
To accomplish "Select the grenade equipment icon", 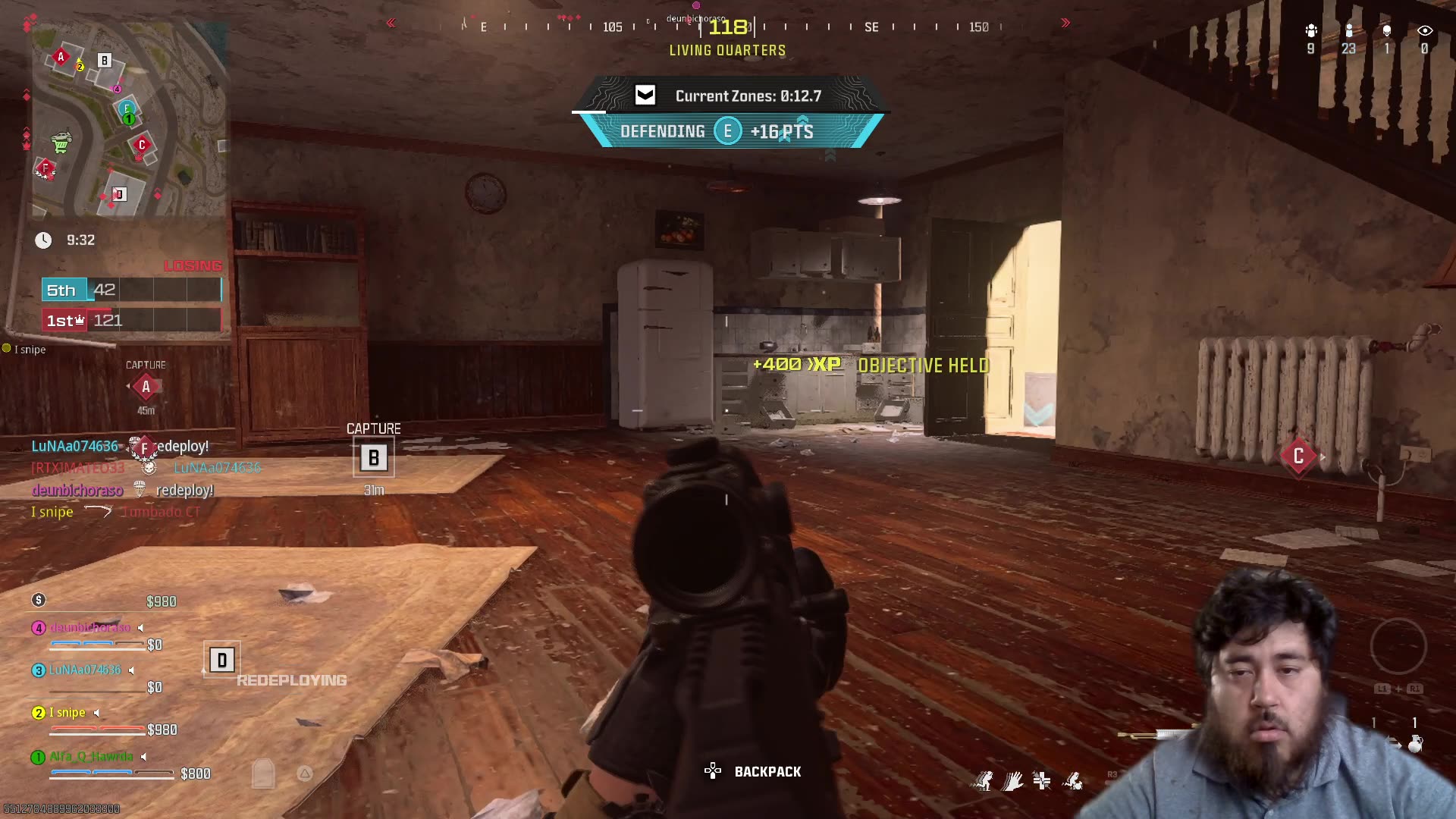I will tap(1415, 743).
